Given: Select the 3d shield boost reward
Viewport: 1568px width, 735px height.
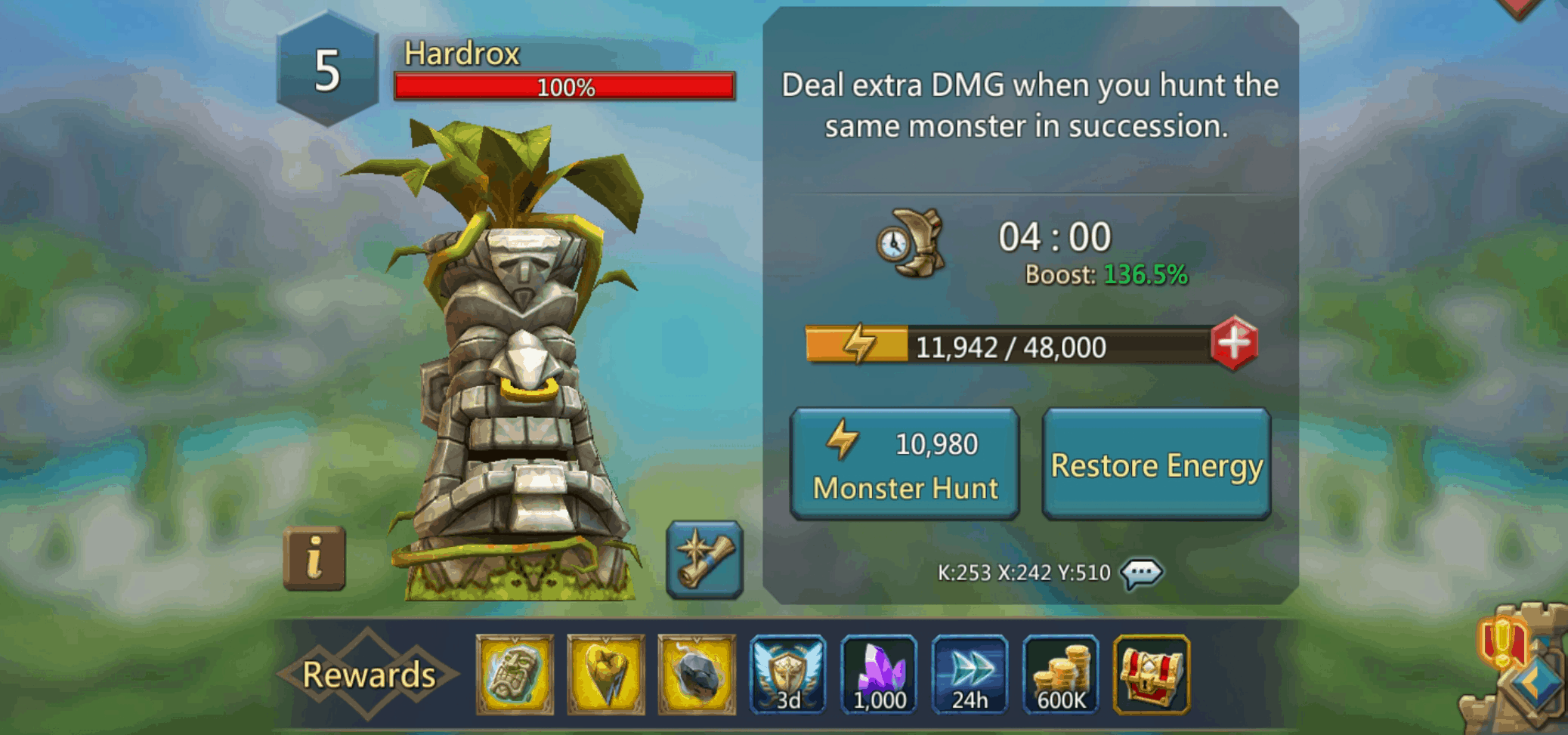Looking at the screenshot, I should (x=788, y=673).
